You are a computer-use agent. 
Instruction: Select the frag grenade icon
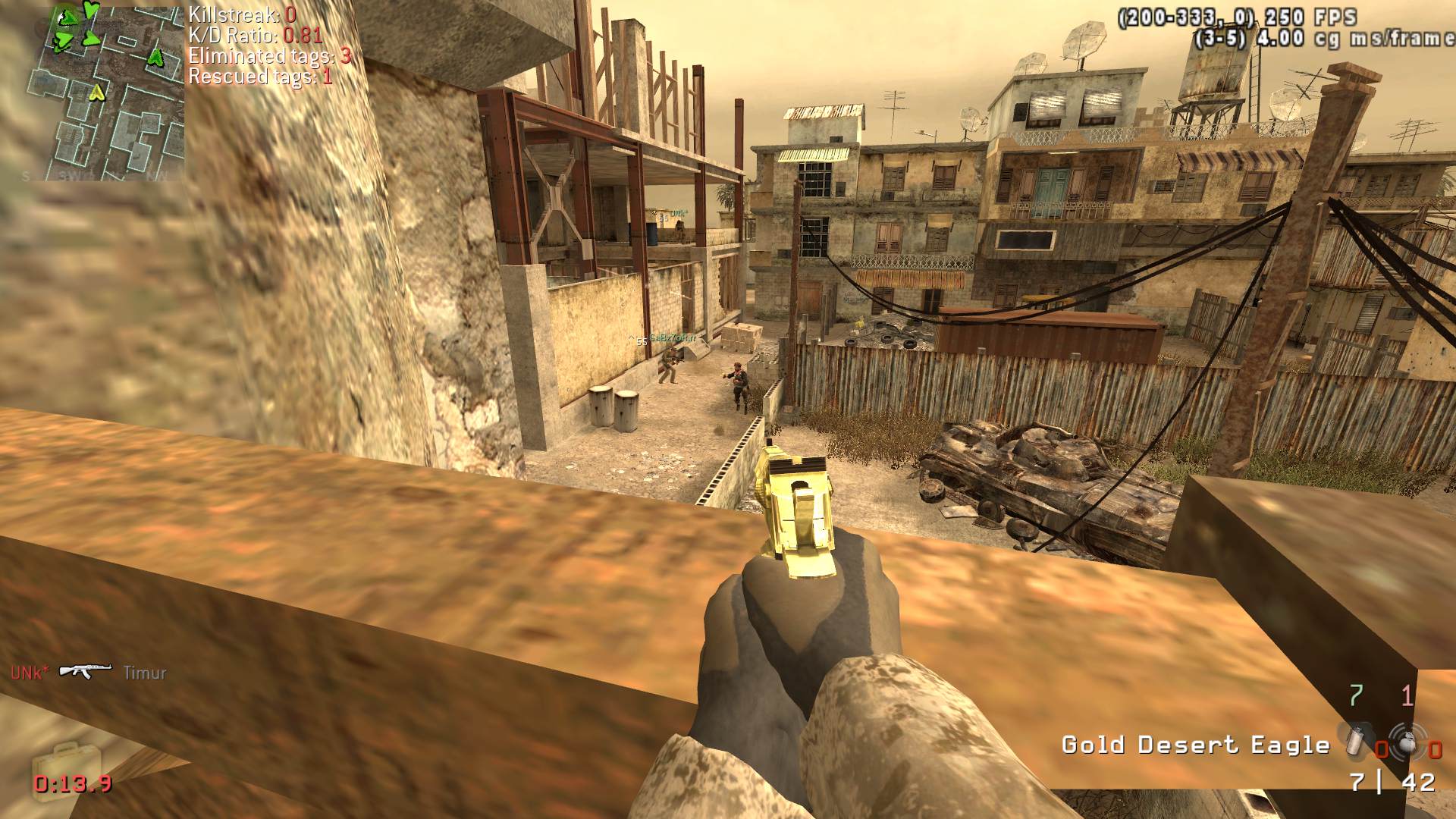[x=1407, y=741]
